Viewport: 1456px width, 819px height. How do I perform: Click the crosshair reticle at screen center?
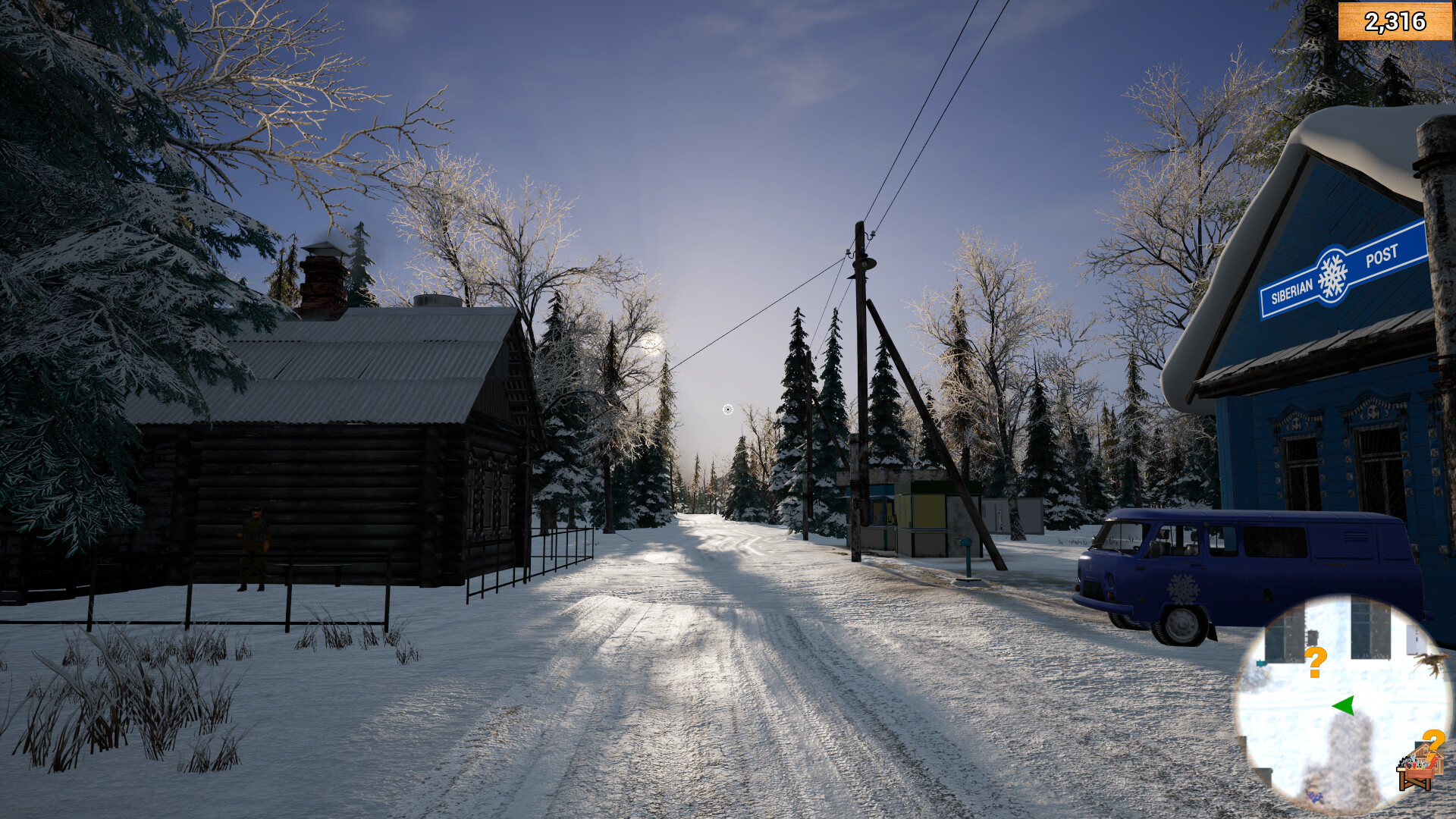(727, 409)
